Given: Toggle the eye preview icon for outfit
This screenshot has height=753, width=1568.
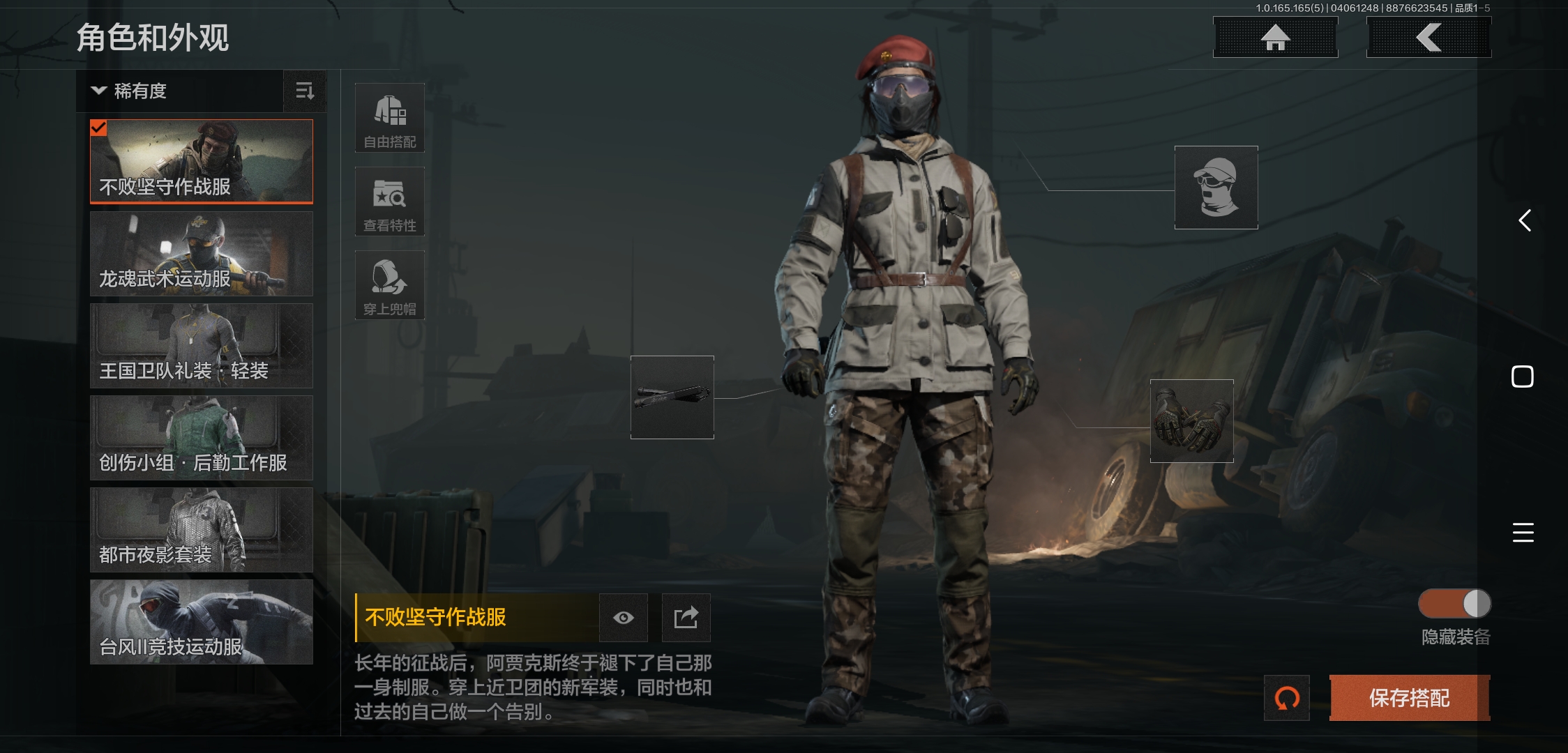Looking at the screenshot, I should click(623, 617).
